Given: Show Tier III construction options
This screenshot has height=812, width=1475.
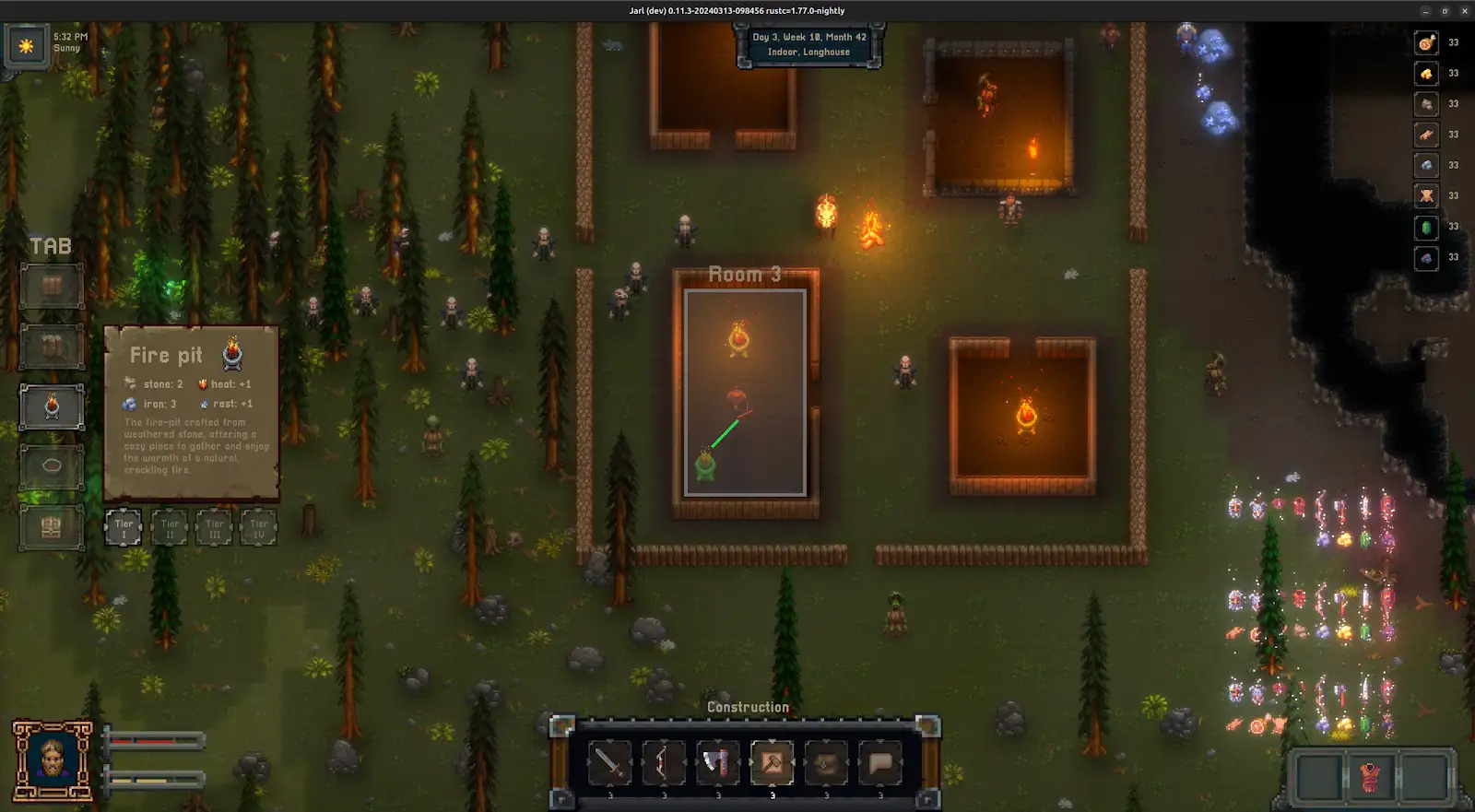Looking at the screenshot, I should tap(214, 528).
